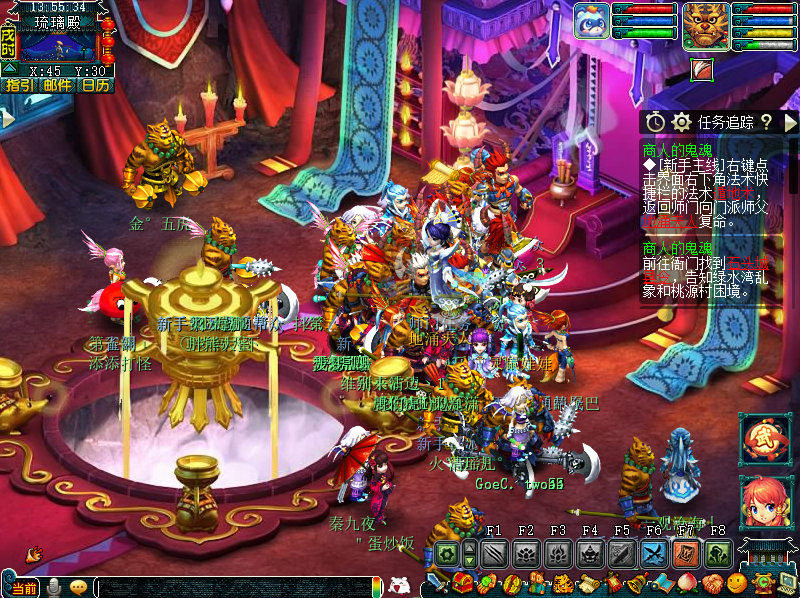The height and width of the screenshot is (598, 800).
Task: Click the quest tracker clock icon
Action: (655, 122)
